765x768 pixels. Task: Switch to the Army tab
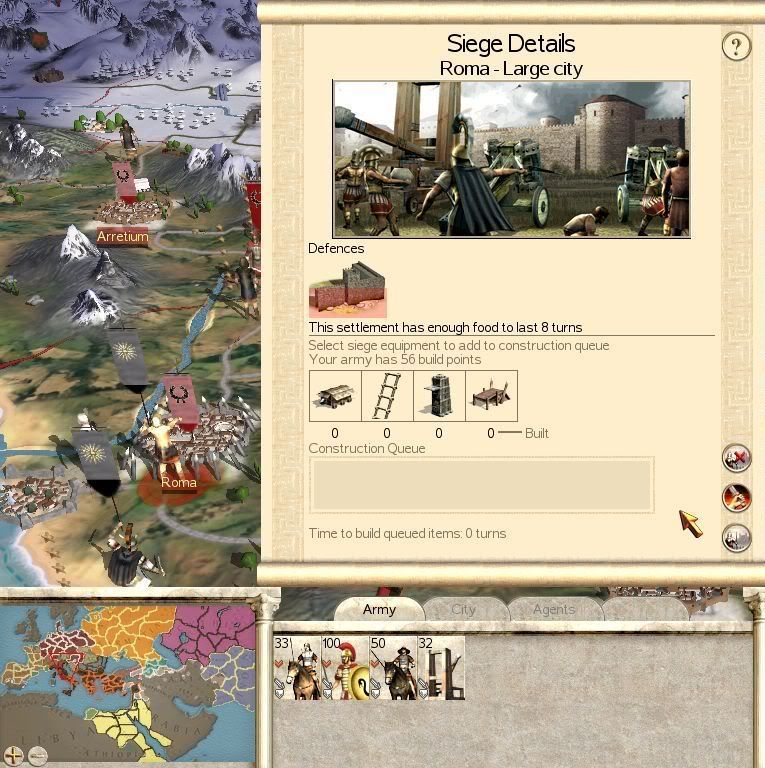(x=379, y=609)
